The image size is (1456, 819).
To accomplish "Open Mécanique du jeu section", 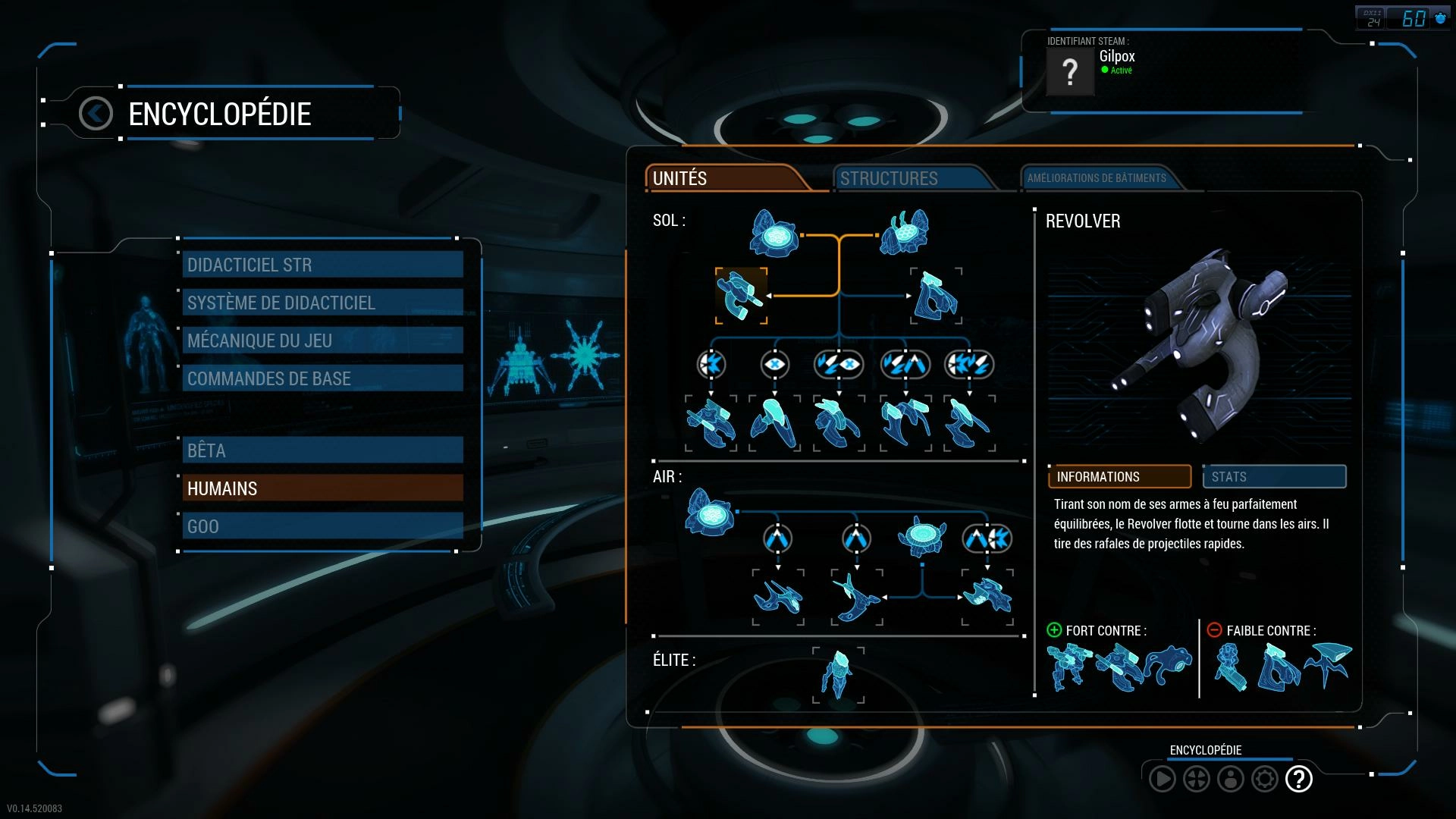I will coord(322,340).
